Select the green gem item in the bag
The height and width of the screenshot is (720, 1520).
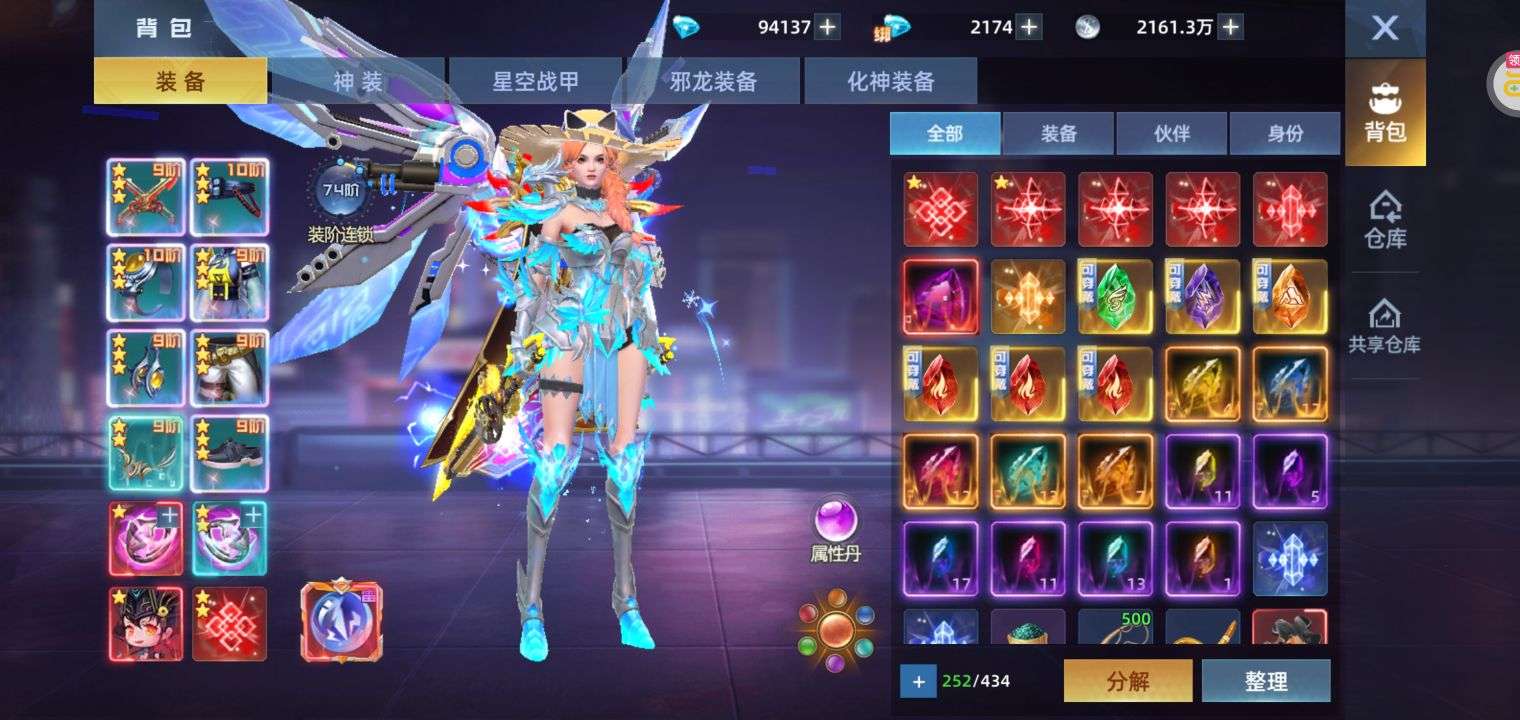(x=1115, y=297)
